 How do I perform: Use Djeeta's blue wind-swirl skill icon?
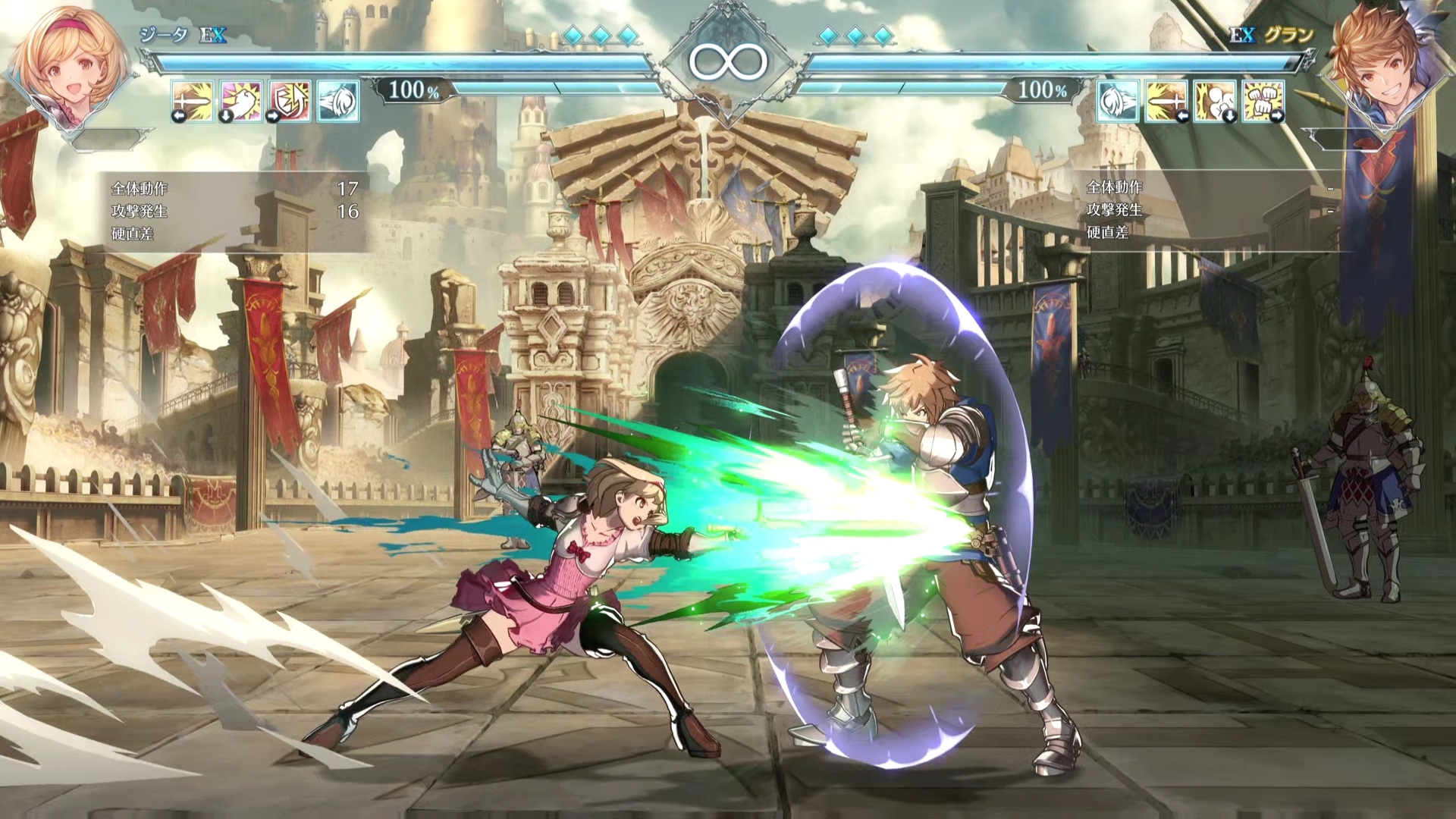338,102
